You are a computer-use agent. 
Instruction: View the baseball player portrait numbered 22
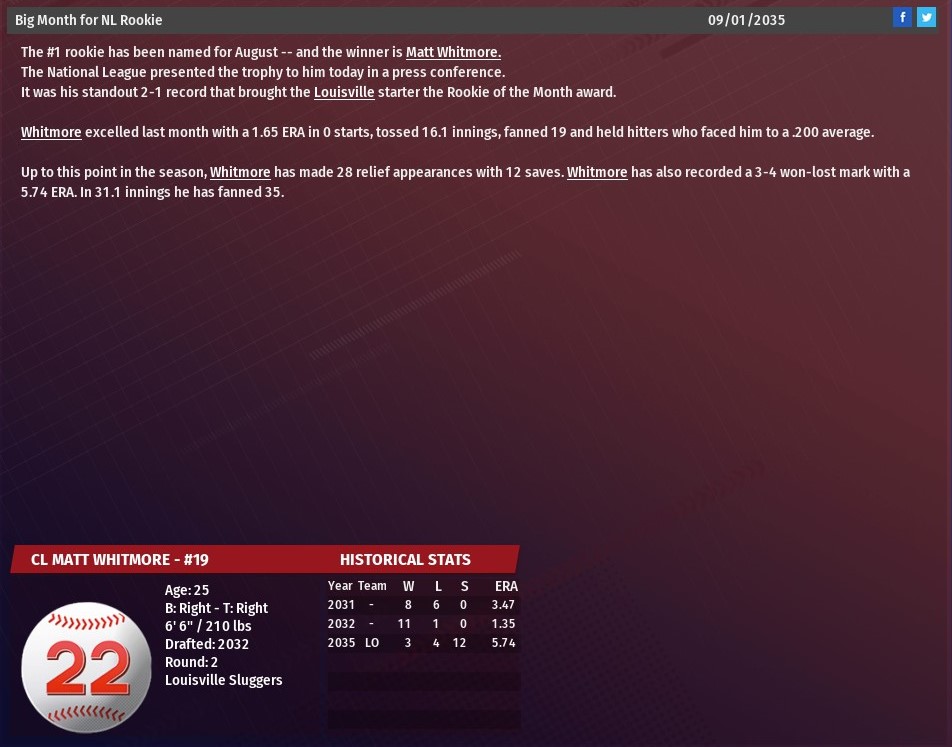tap(86, 667)
